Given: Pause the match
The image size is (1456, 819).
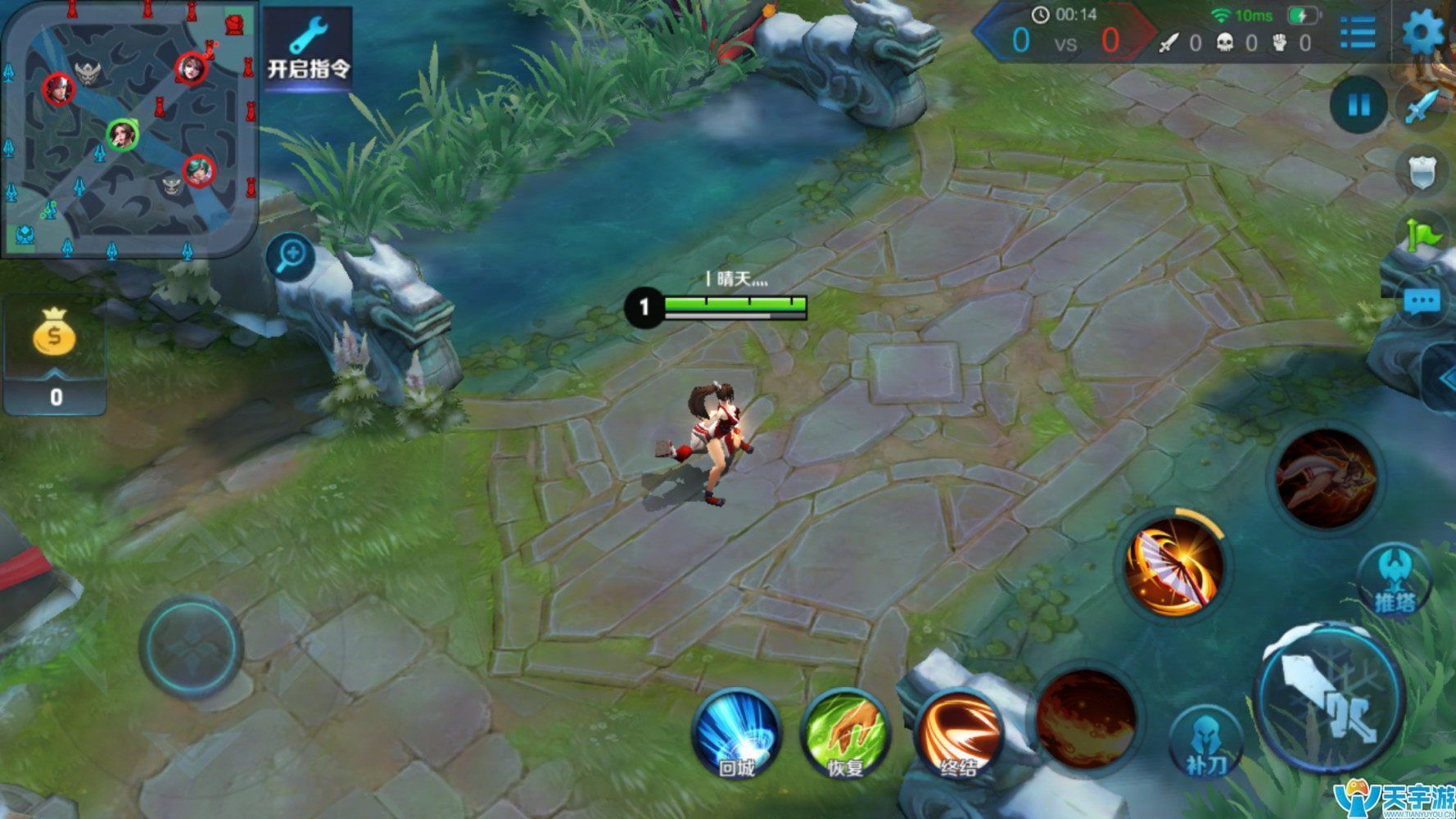Looking at the screenshot, I should pyautogui.click(x=1359, y=105).
